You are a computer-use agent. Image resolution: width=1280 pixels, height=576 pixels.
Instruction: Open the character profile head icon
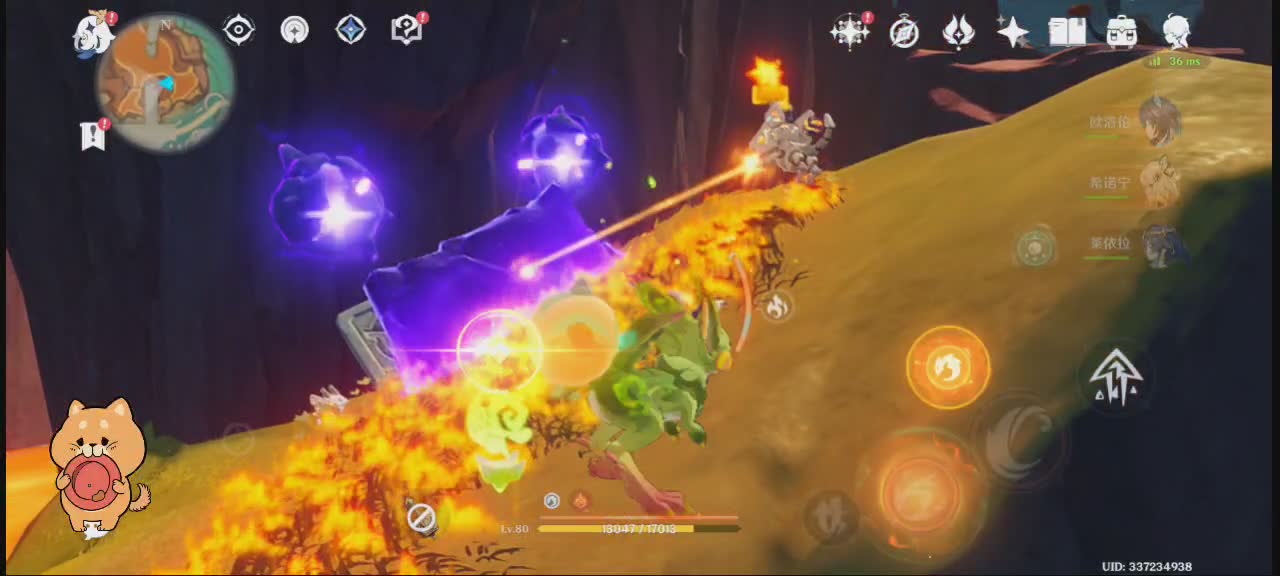click(1176, 32)
